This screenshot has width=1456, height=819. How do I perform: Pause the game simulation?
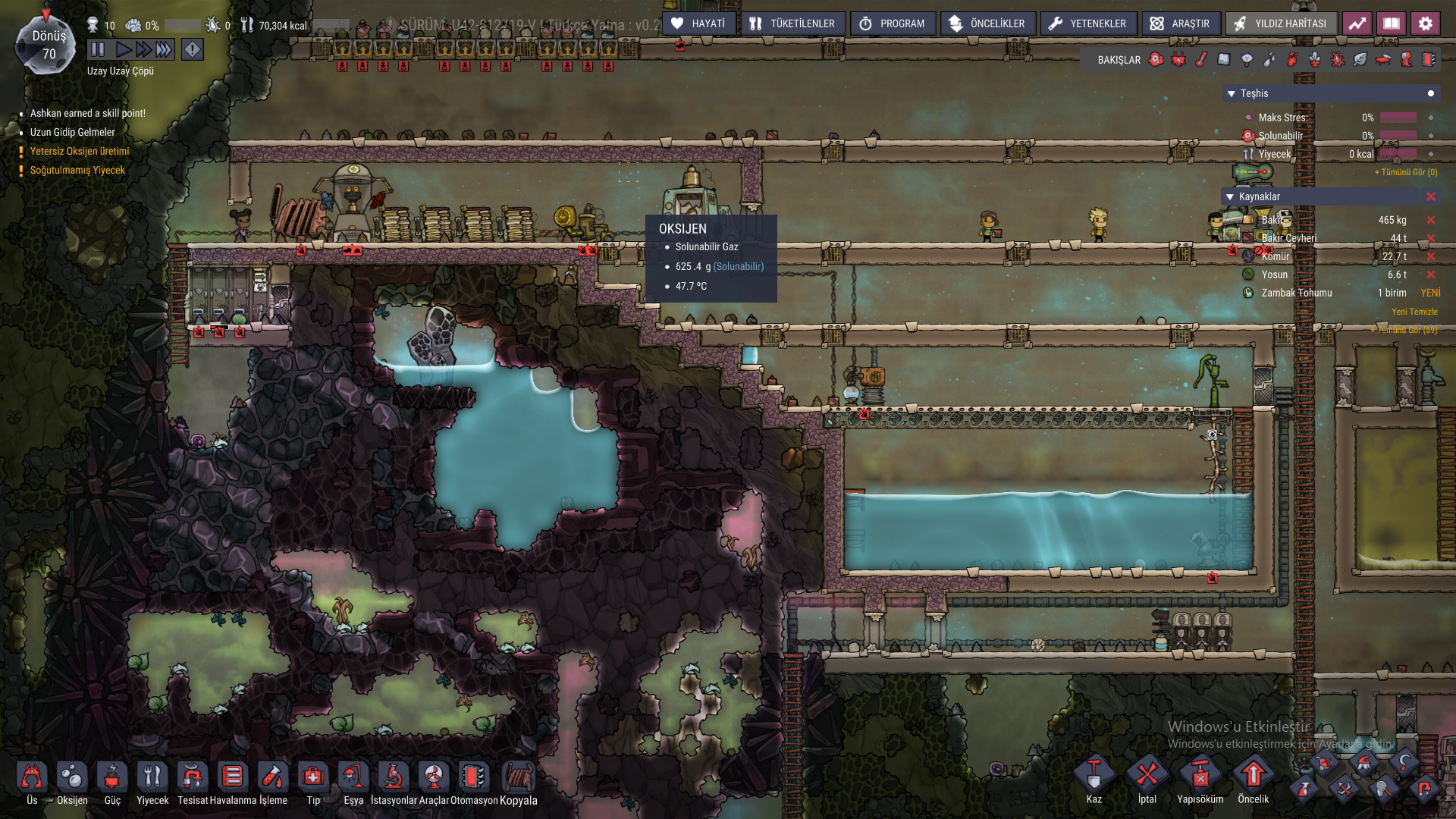98,50
